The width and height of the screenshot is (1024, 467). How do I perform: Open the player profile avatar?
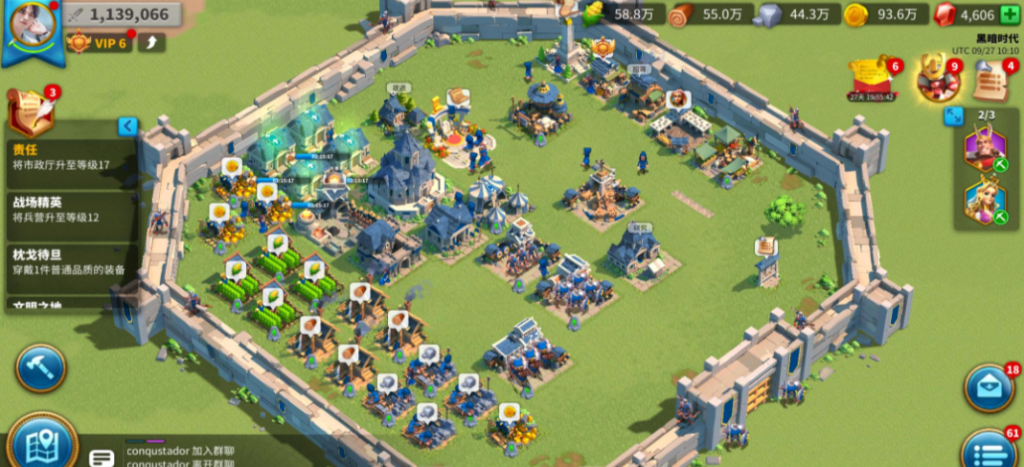[32, 27]
